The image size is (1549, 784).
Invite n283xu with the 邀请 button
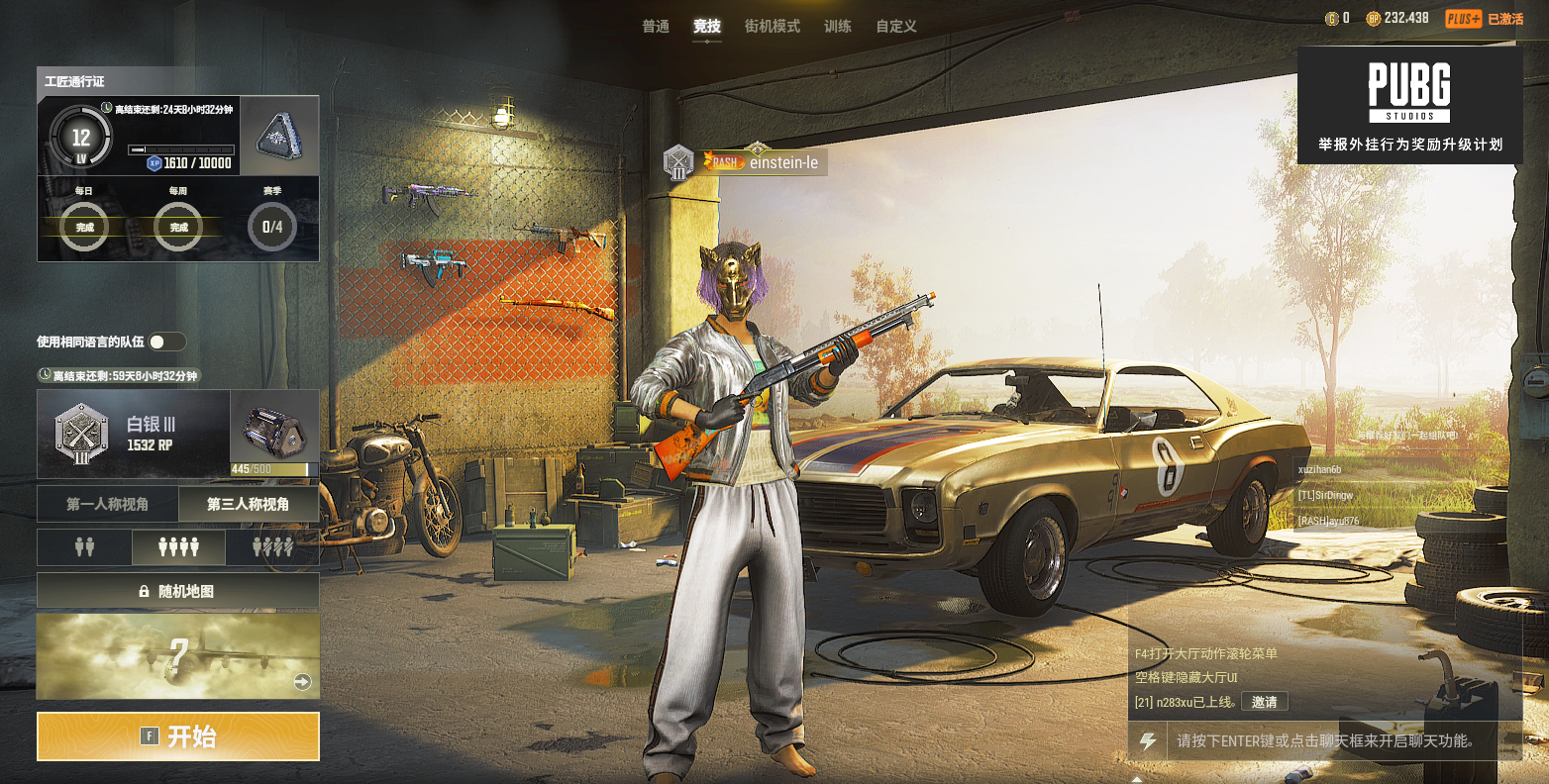1264,702
